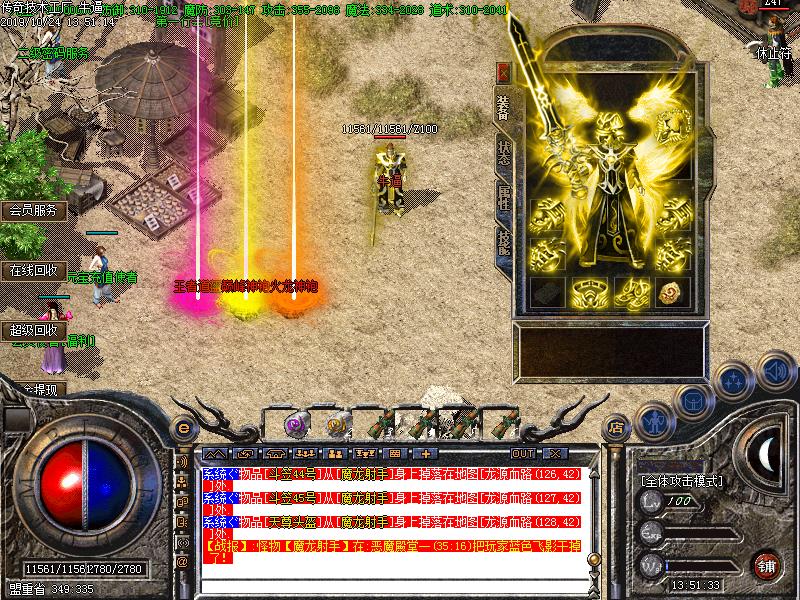Switch to the 装备 equipment tab
Image resolution: width=800 pixels, height=600 pixels.
[503, 108]
